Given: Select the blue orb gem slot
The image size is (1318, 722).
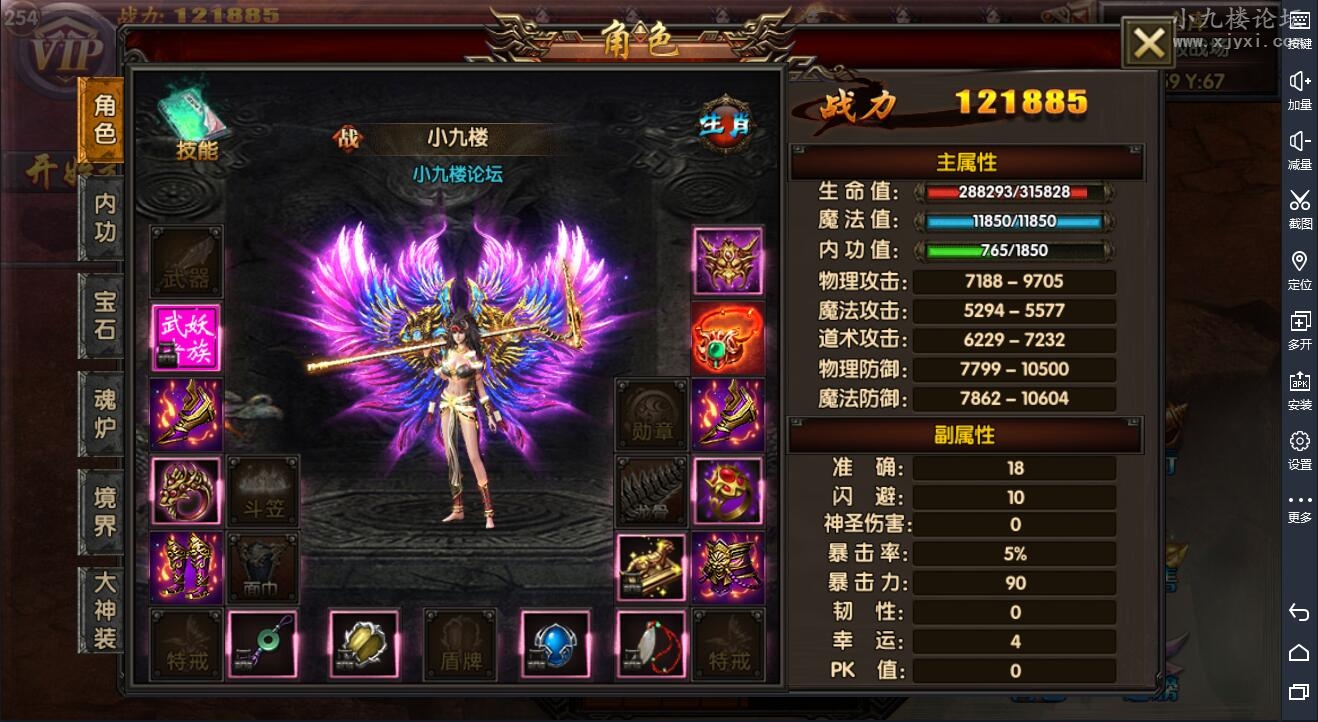Looking at the screenshot, I should pyautogui.click(x=555, y=645).
